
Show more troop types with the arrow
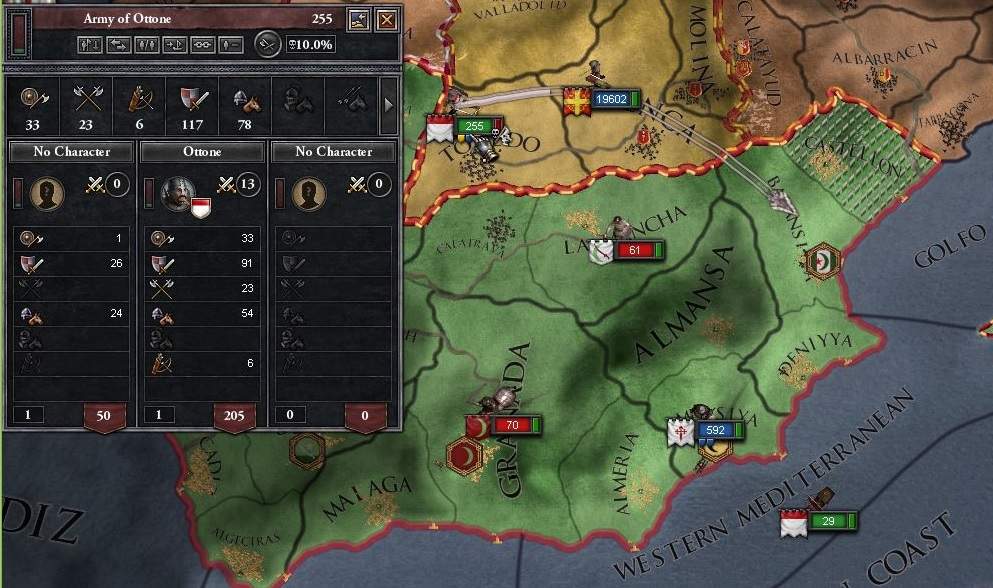point(389,102)
